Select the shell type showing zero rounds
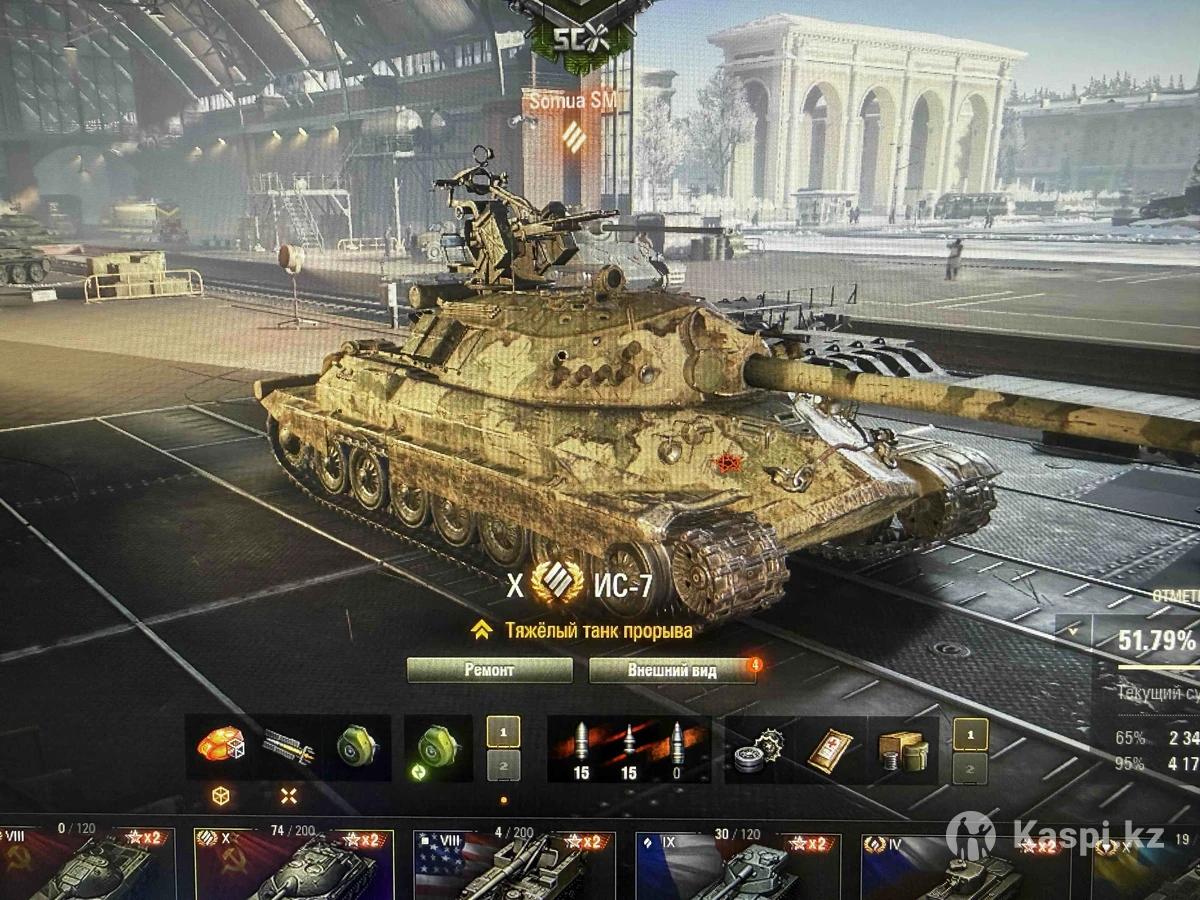The height and width of the screenshot is (900, 1200). 678,748
